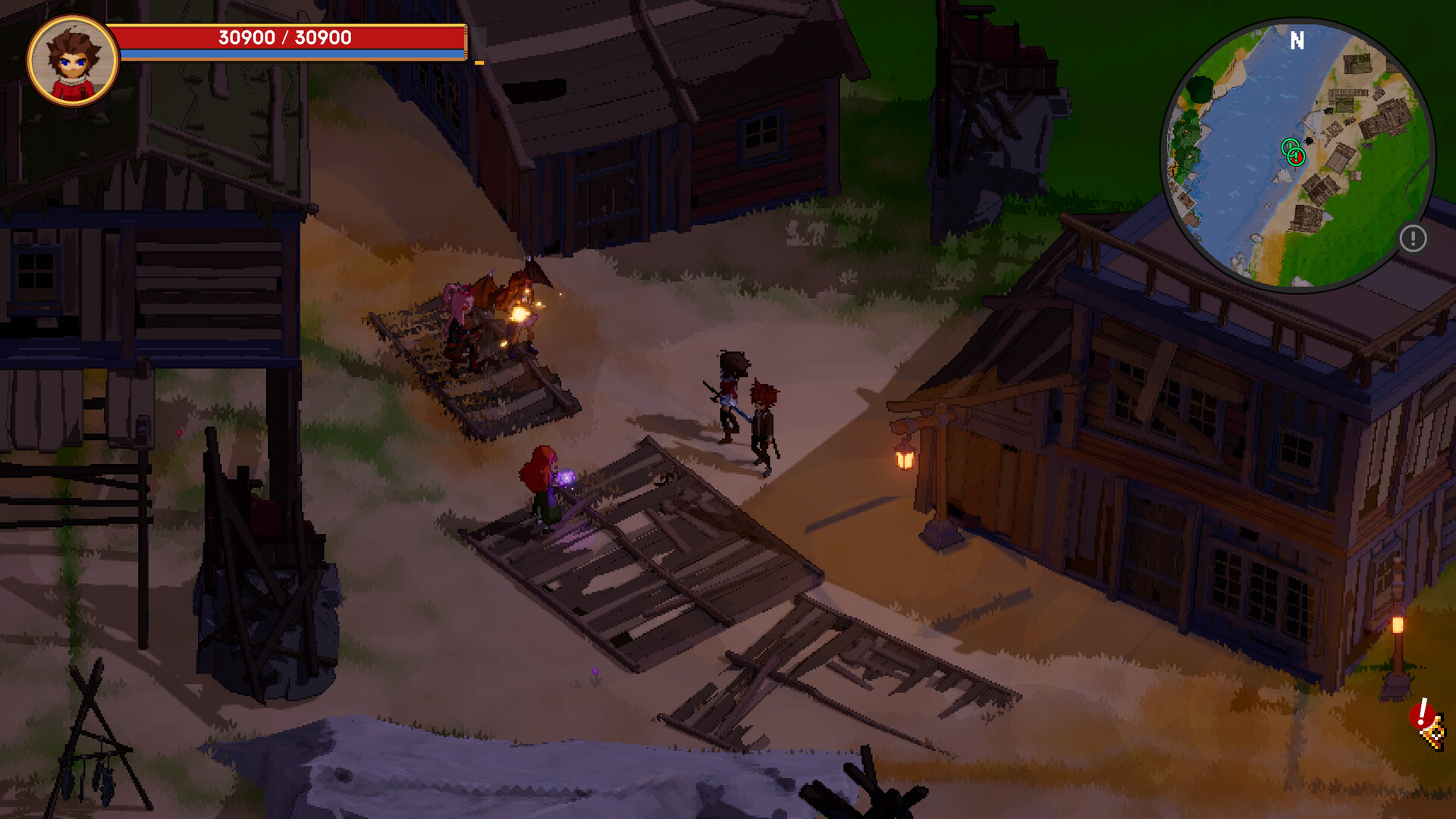This screenshot has width=1456, height=819.
Task: Toggle the hanging lantern on the wooden post
Action: [903, 457]
